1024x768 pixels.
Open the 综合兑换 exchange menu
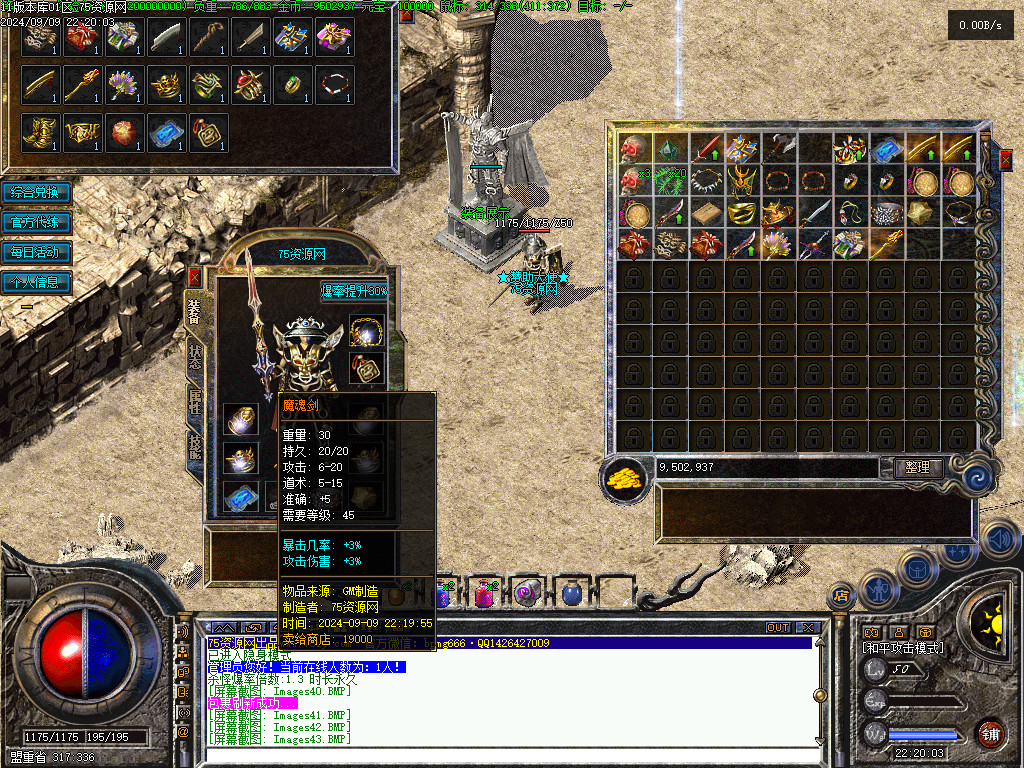pyautogui.click(x=36, y=192)
